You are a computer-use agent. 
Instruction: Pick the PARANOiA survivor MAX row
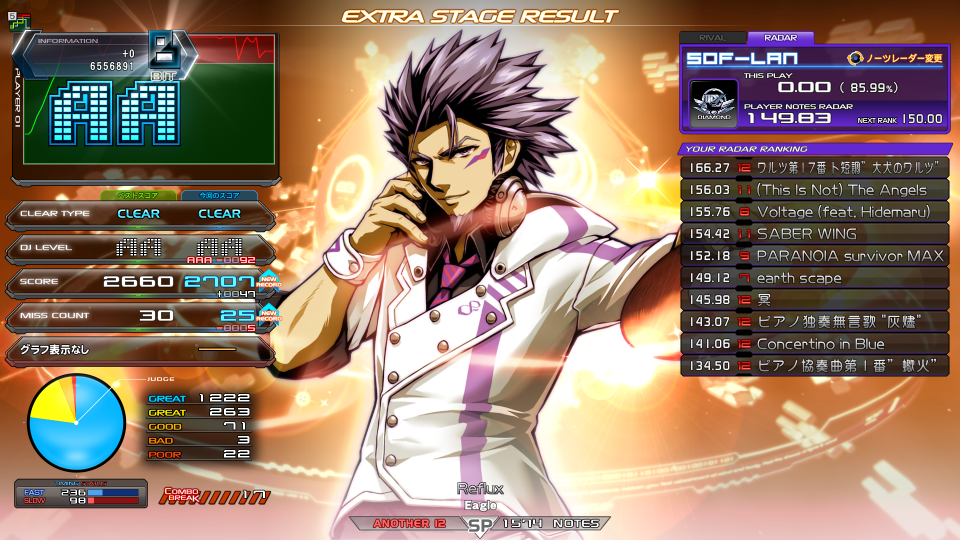[x=814, y=256]
